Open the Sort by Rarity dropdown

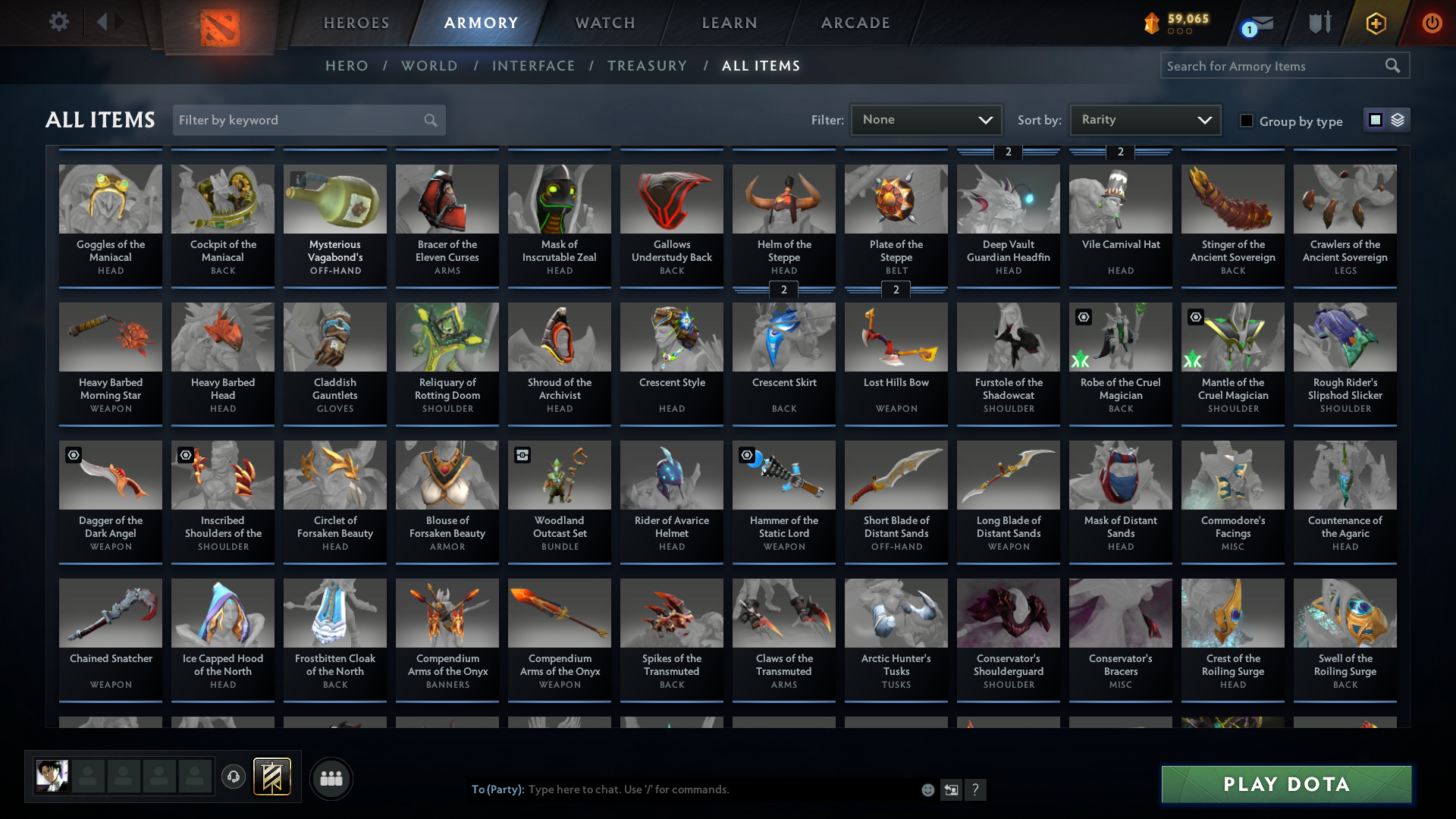pos(1144,119)
